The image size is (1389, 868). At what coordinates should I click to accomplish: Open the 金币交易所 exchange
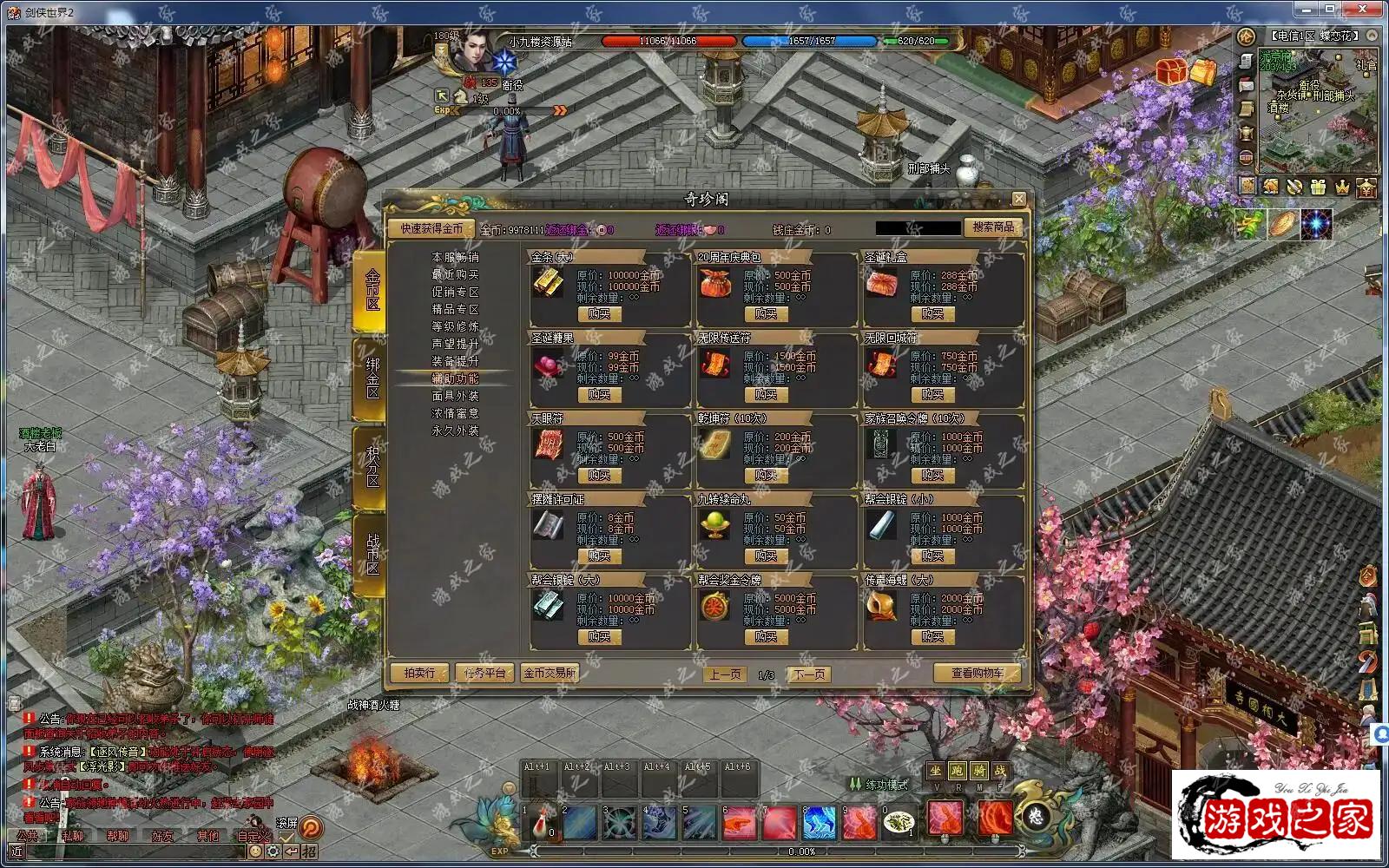[550, 674]
